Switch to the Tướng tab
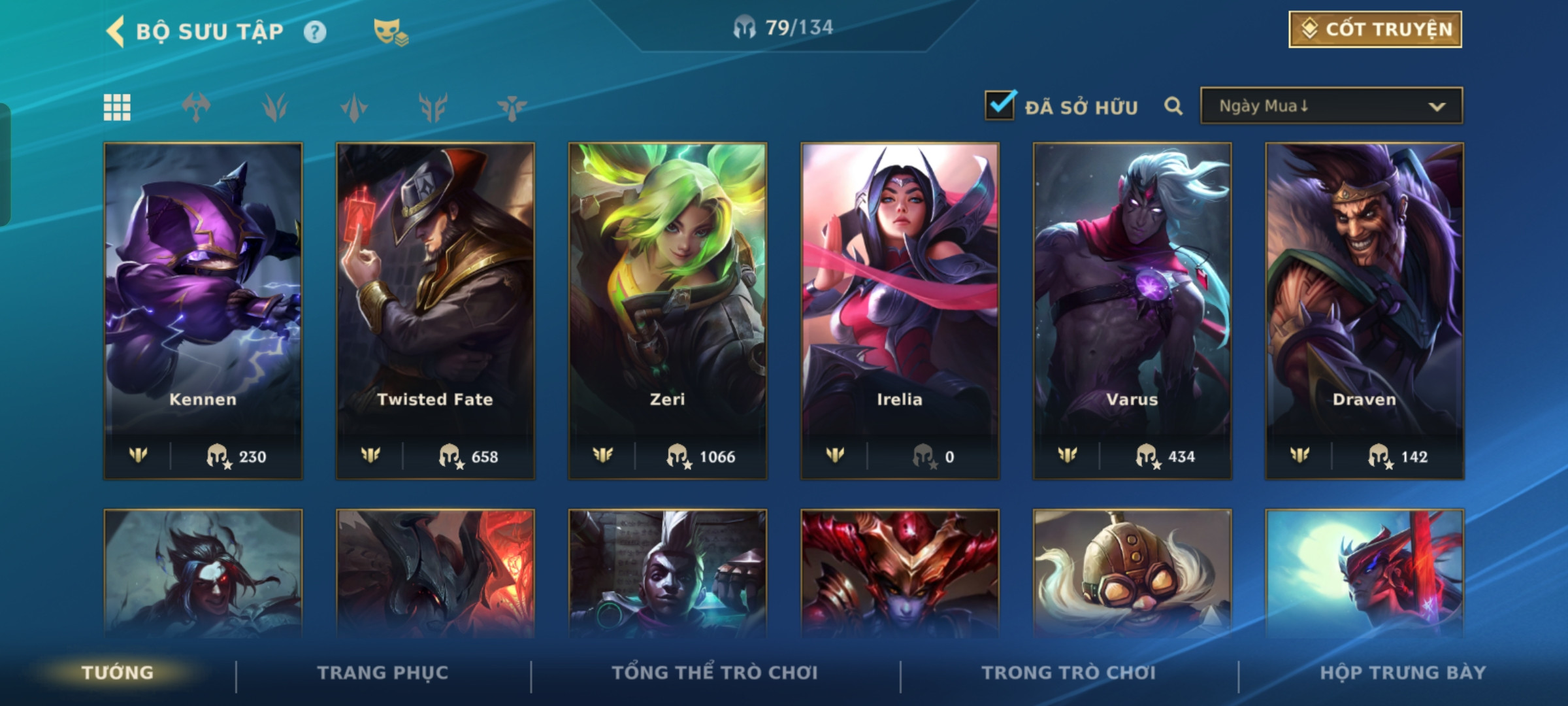 (x=118, y=673)
